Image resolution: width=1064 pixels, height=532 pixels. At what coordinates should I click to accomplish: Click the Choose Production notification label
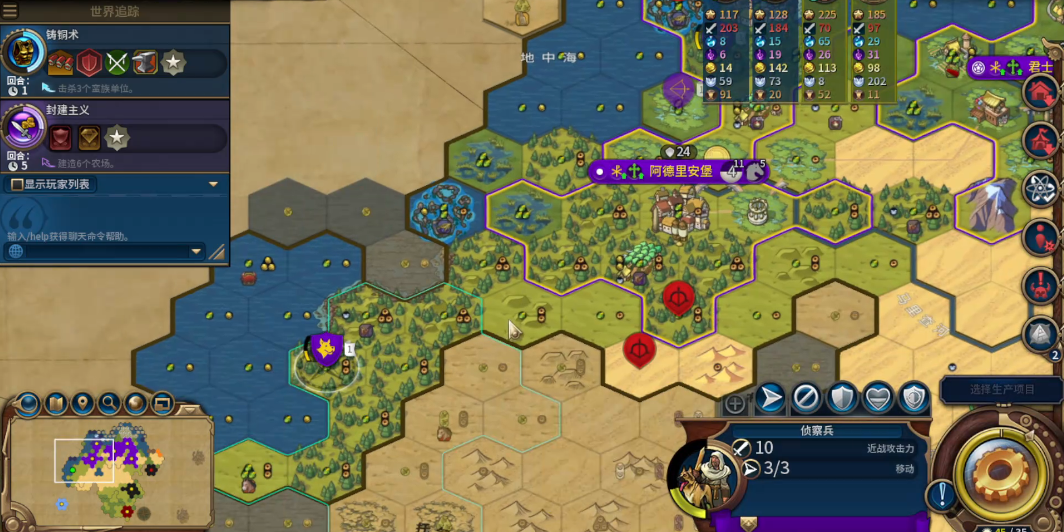(x=1001, y=389)
